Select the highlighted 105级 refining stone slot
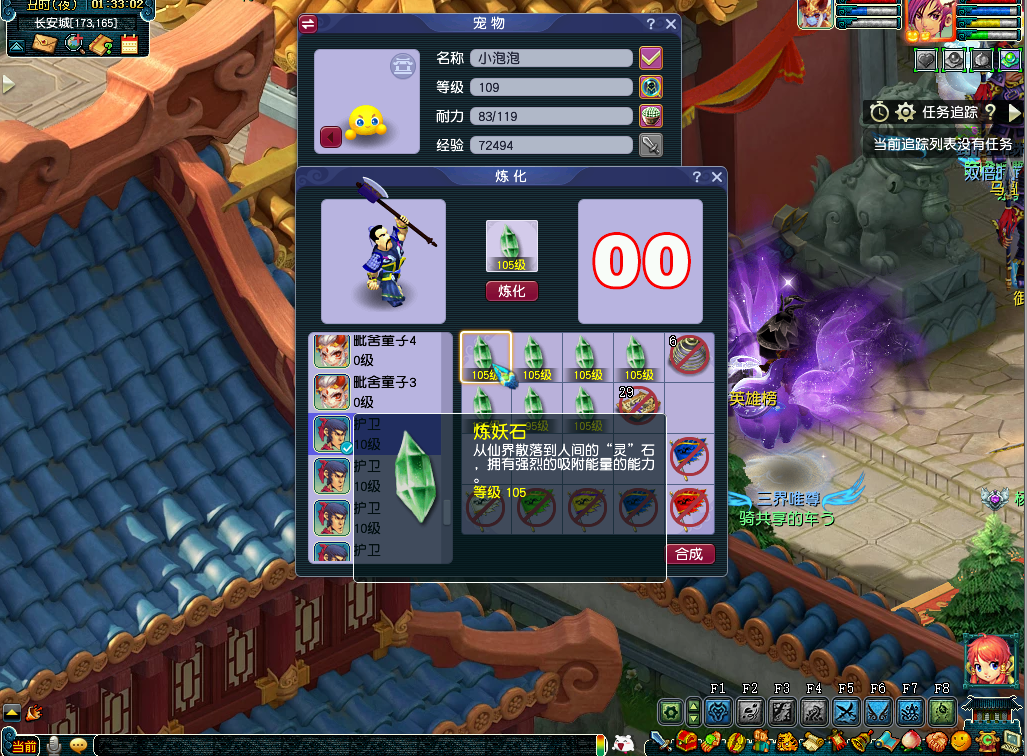 click(x=486, y=357)
